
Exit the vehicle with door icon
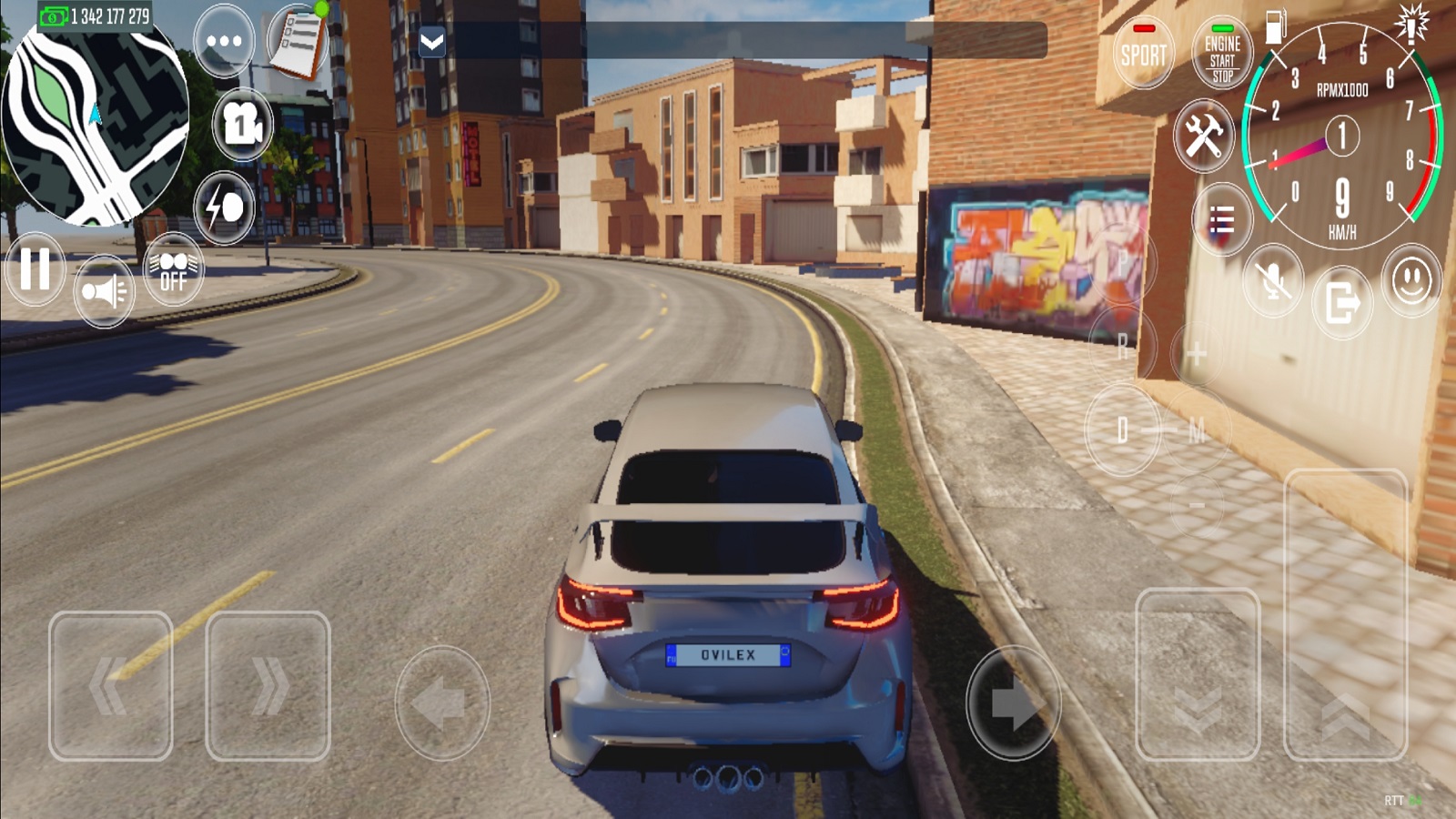click(x=1342, y=302)
